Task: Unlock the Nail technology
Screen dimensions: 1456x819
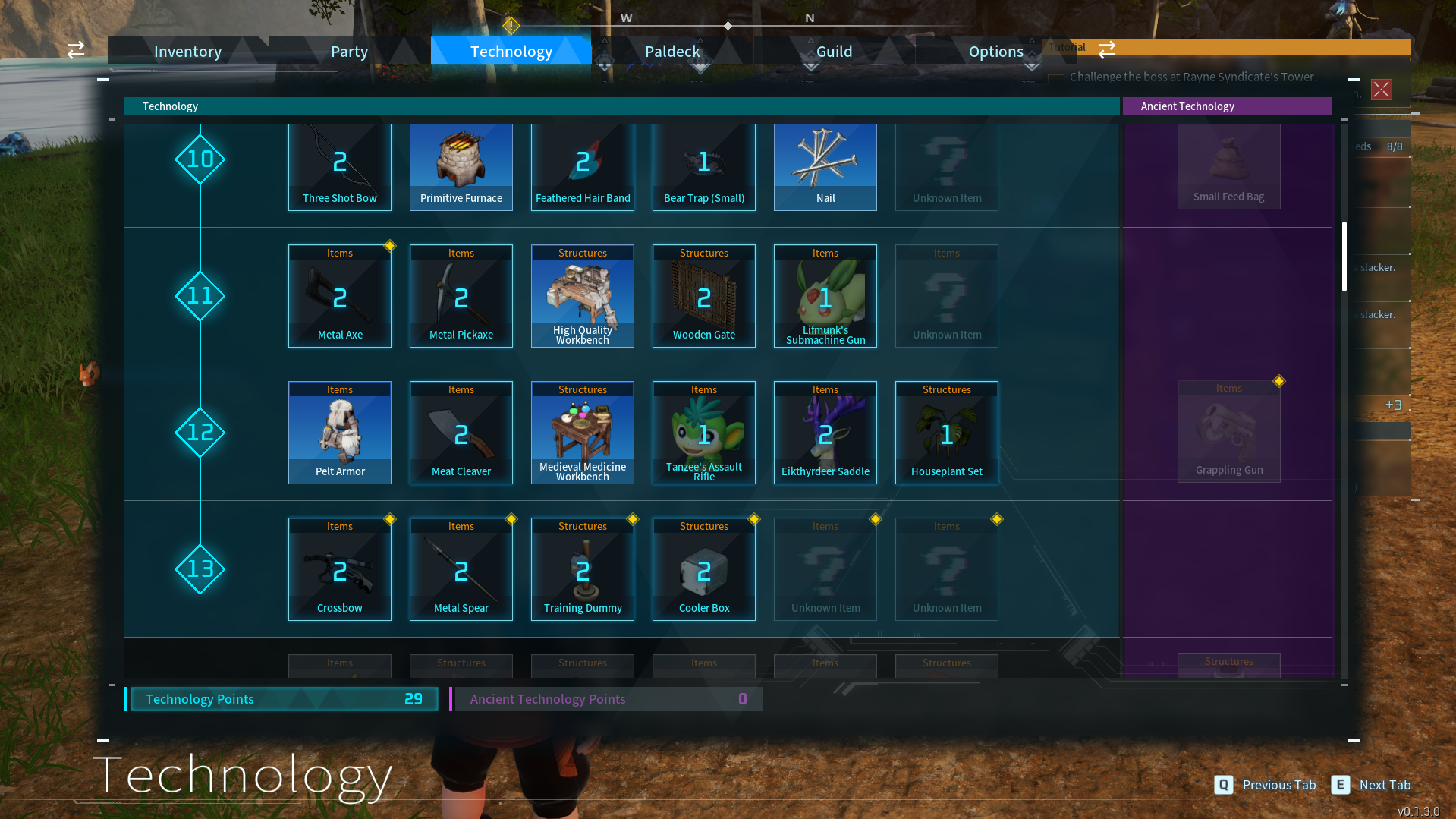Action: pos(825,166)
